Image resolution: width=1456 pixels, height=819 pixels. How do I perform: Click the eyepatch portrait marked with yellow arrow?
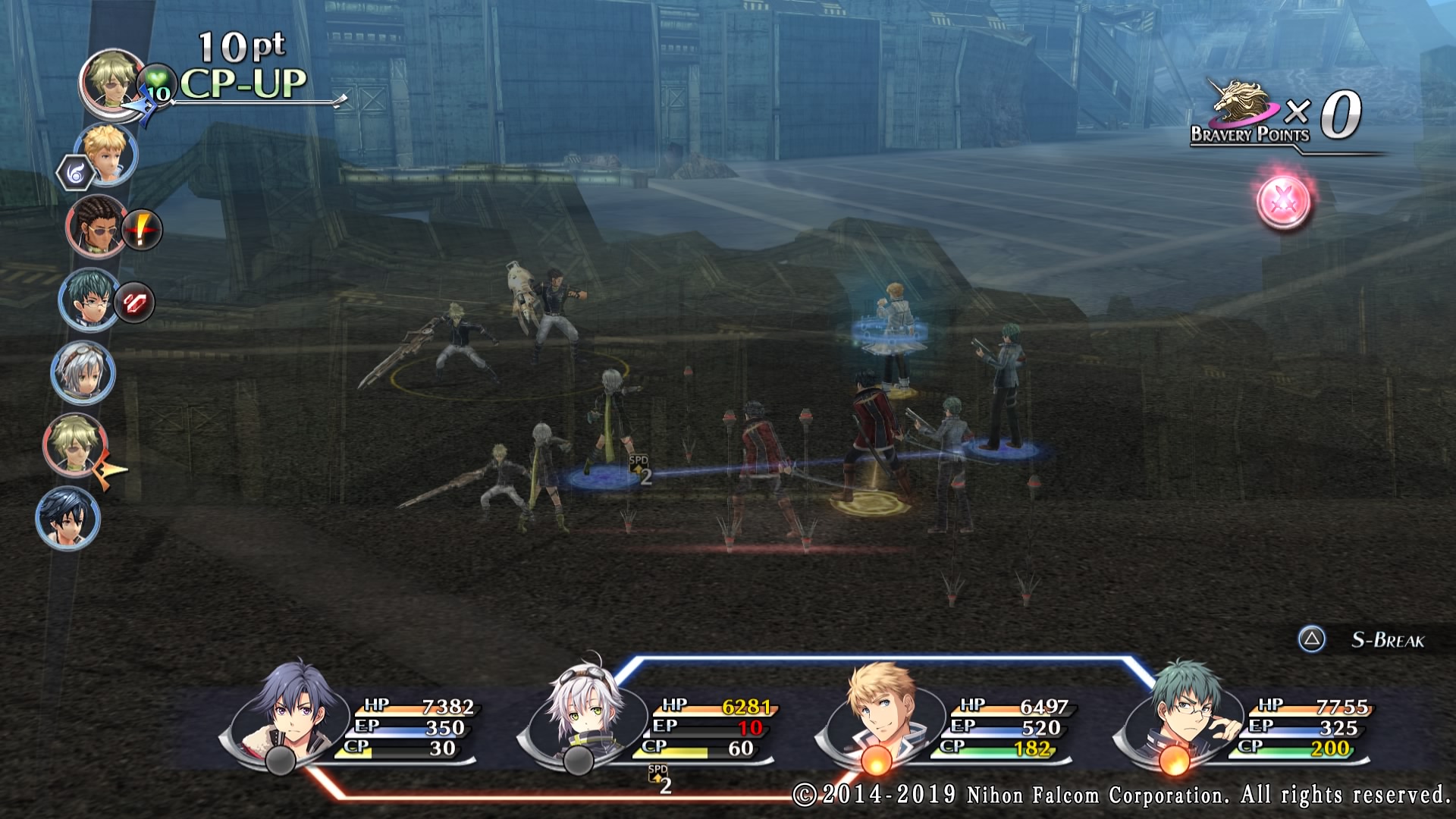coord(75,445)
